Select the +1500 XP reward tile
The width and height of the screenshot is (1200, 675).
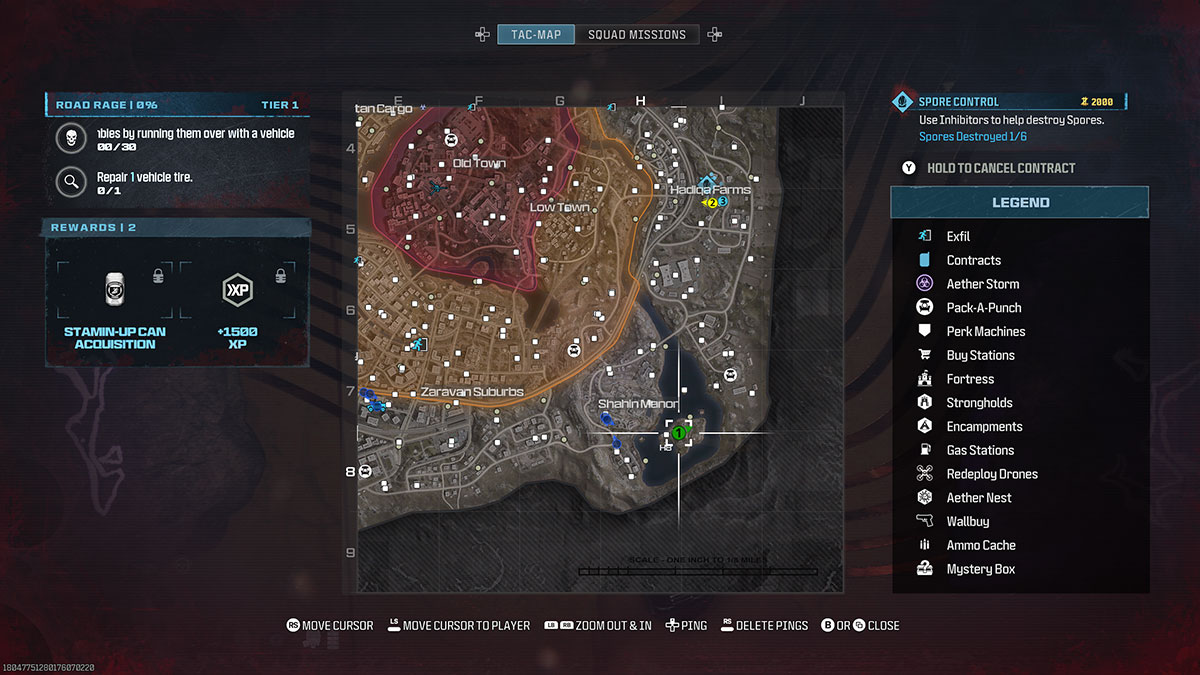pos(236,305)
